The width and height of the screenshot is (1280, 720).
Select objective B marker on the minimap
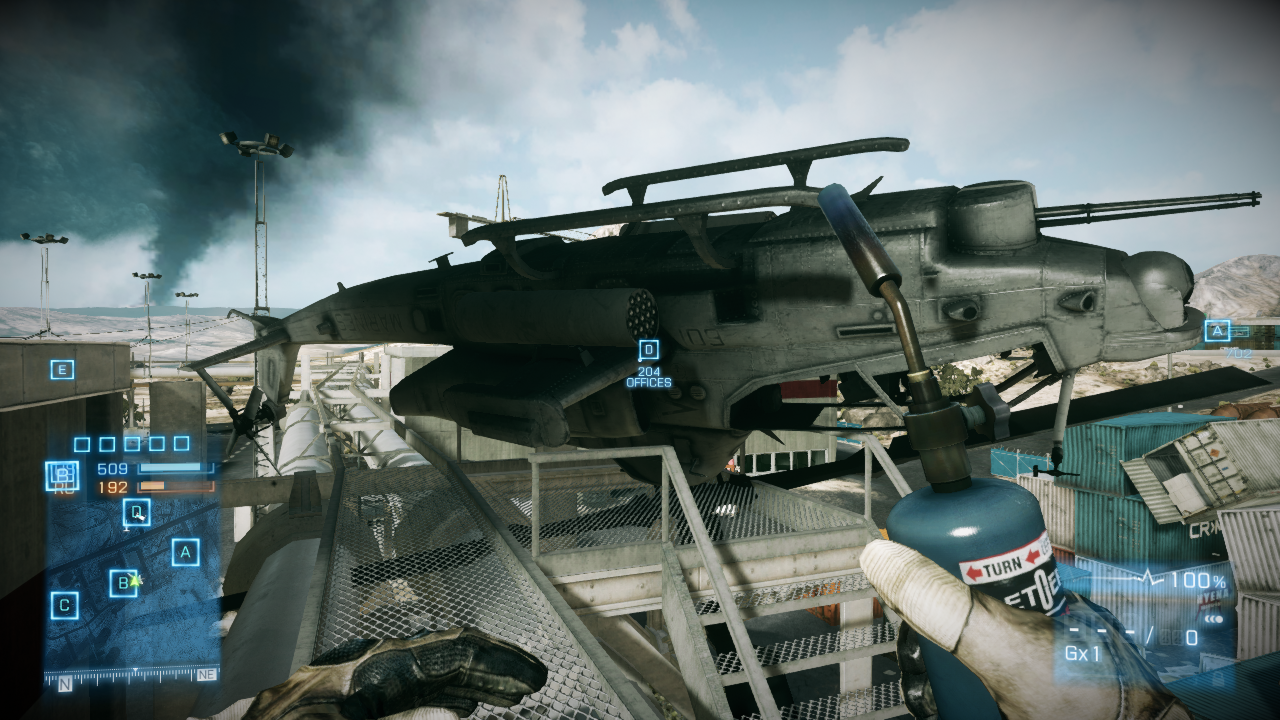tap(123, 583)
